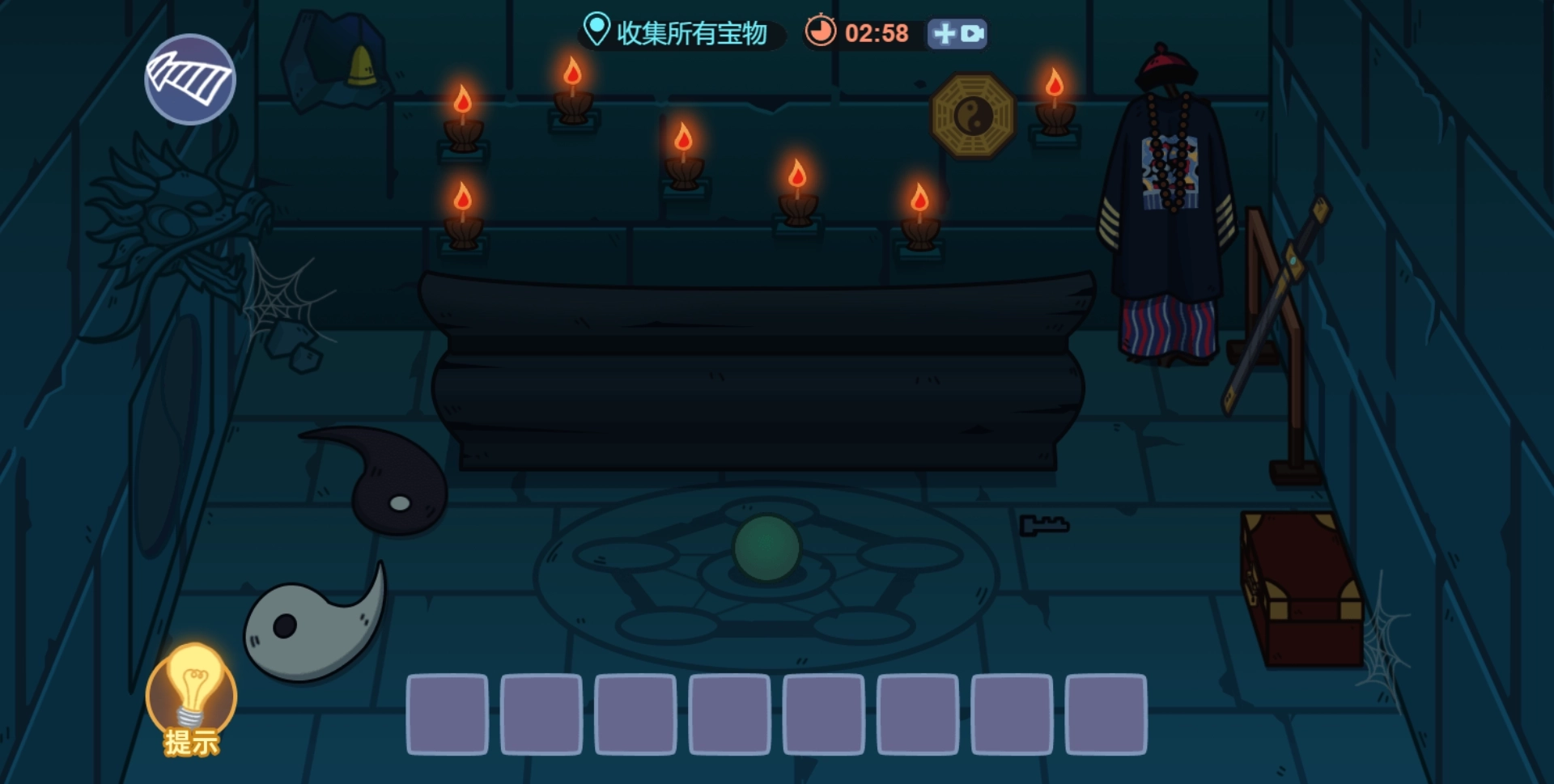Click the plus icon to add extra time
Screen dimensions: 1554x784
tap(944, 34)
